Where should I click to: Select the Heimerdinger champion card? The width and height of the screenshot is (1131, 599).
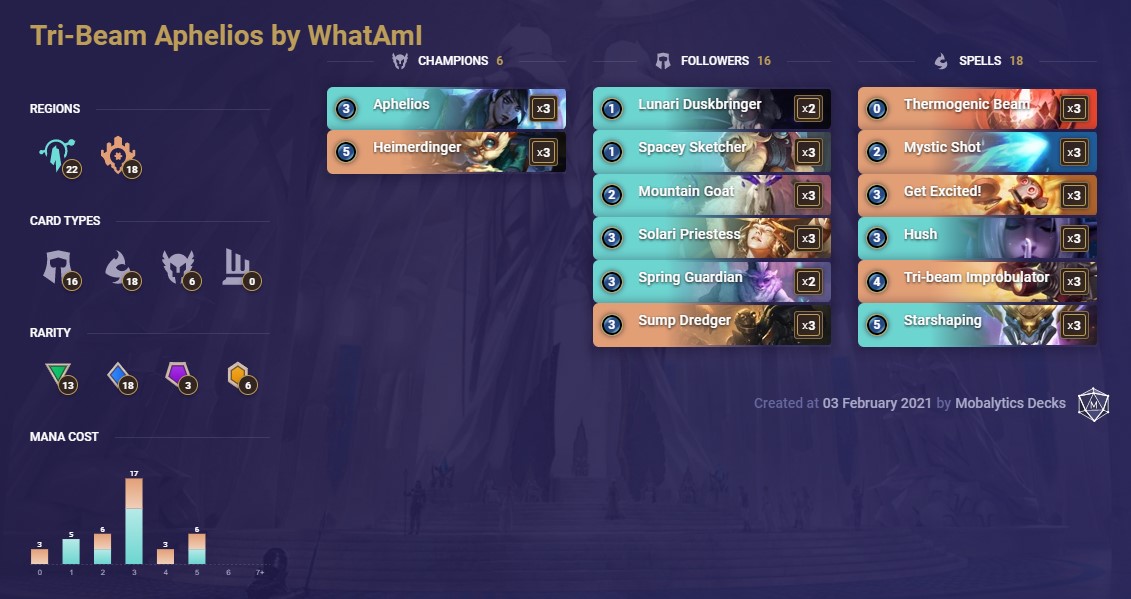[x=445, y=152]
